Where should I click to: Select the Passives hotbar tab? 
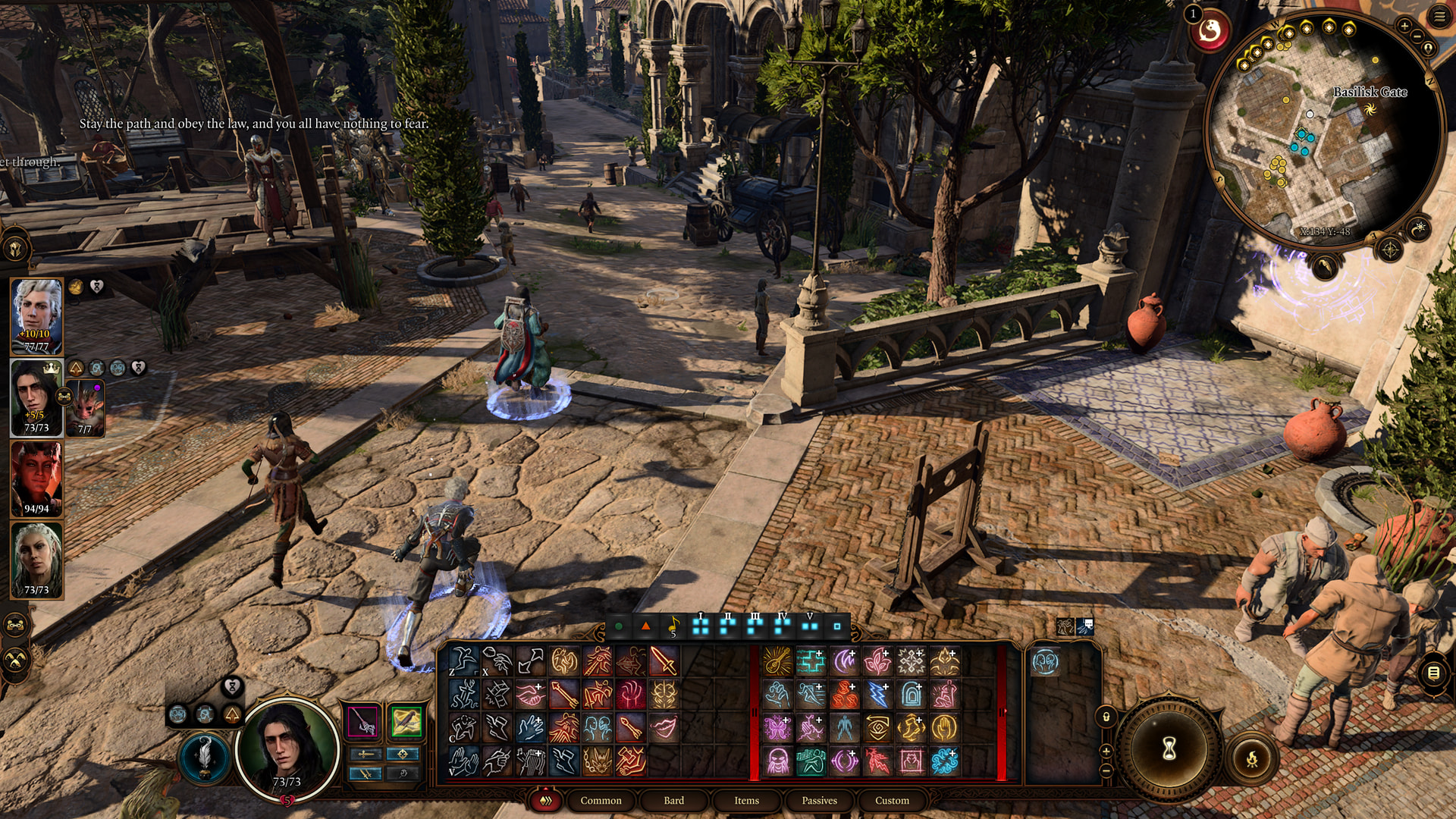click(x=819, y=800)
